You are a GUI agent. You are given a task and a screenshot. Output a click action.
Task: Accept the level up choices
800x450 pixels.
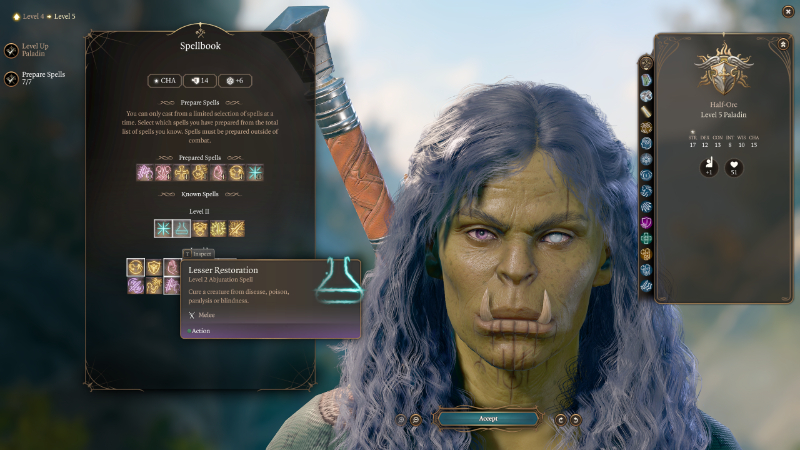click(x=487, y=418)
